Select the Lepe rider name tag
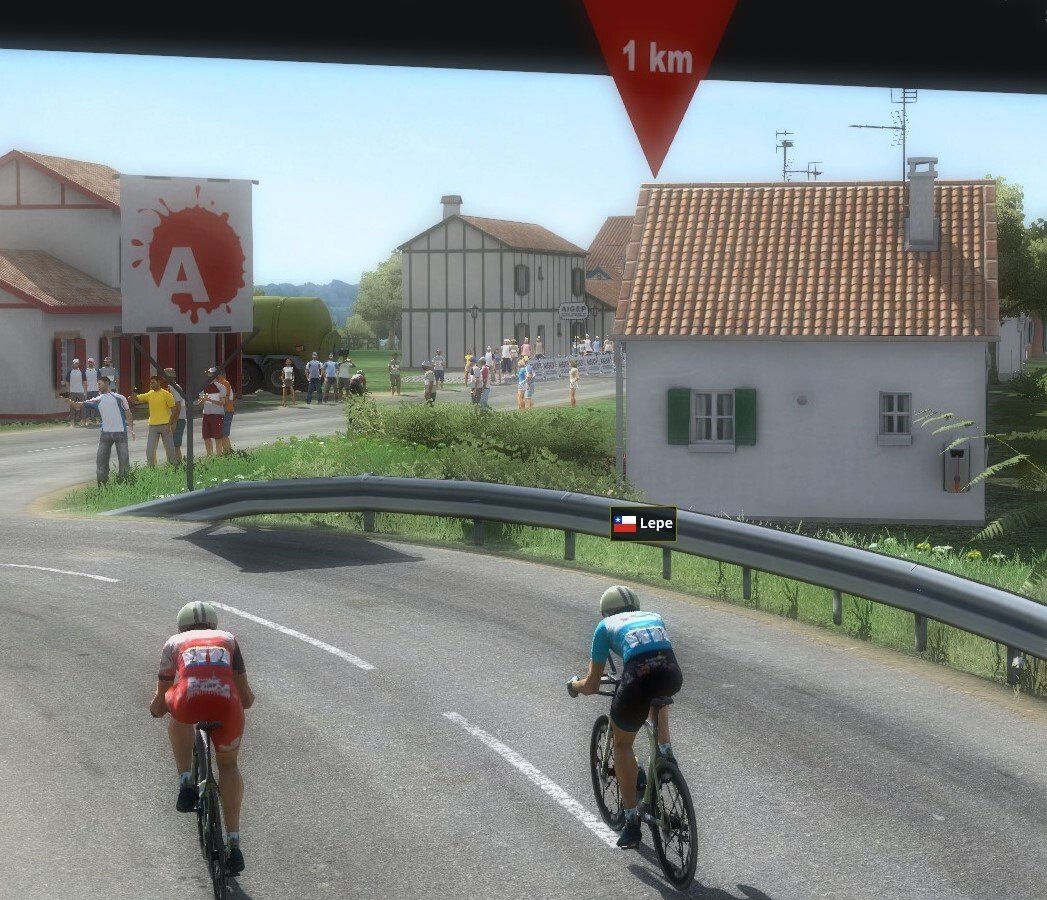Viewport: 1047px width, 900px height. pyautogui.click(x=643, y=523)
